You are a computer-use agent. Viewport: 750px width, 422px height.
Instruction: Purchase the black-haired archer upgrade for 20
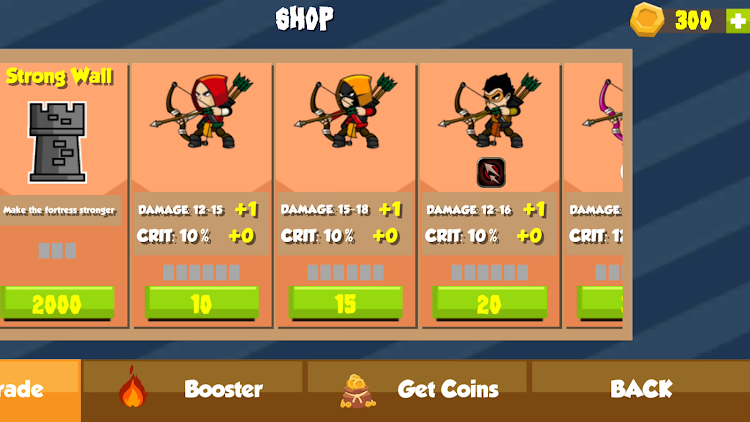click(489, 303)
